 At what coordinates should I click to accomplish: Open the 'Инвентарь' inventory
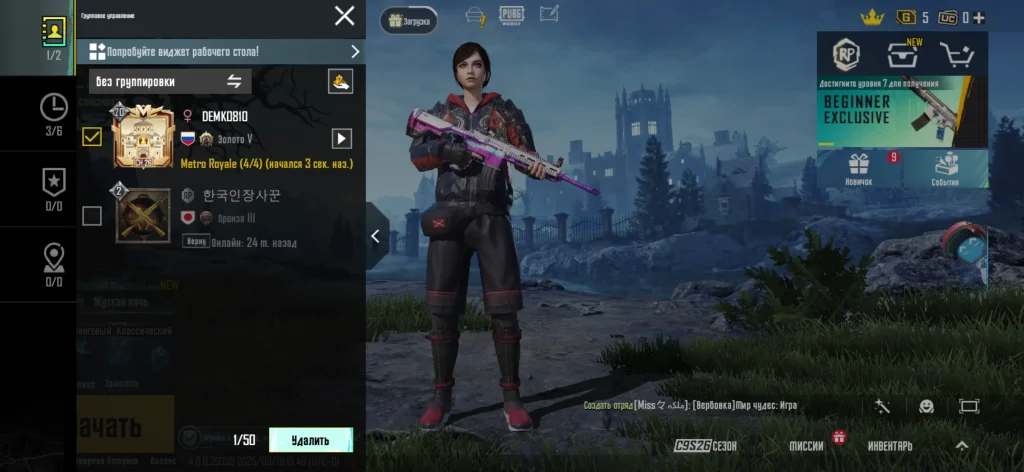[889, 446]
